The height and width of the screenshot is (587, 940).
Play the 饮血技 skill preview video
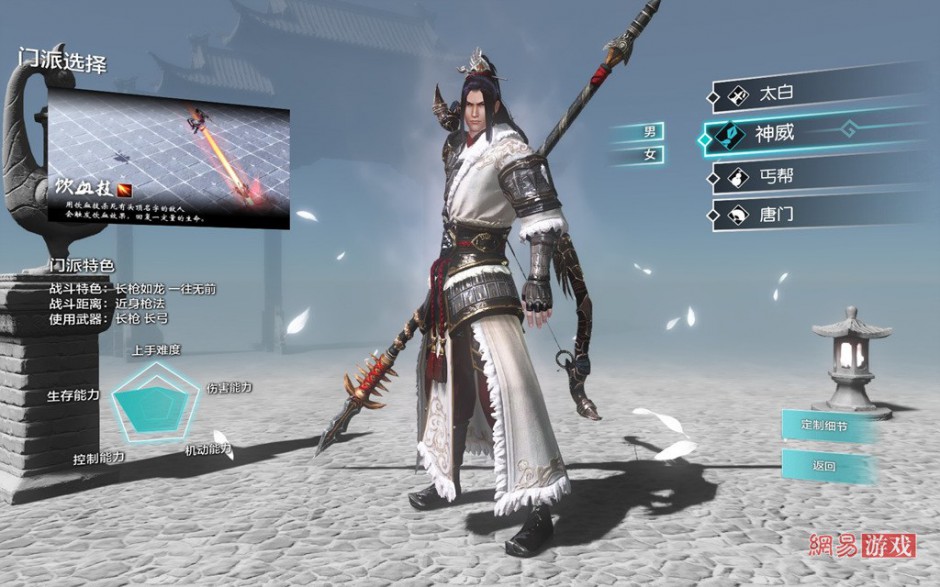[x=168, y=156]
